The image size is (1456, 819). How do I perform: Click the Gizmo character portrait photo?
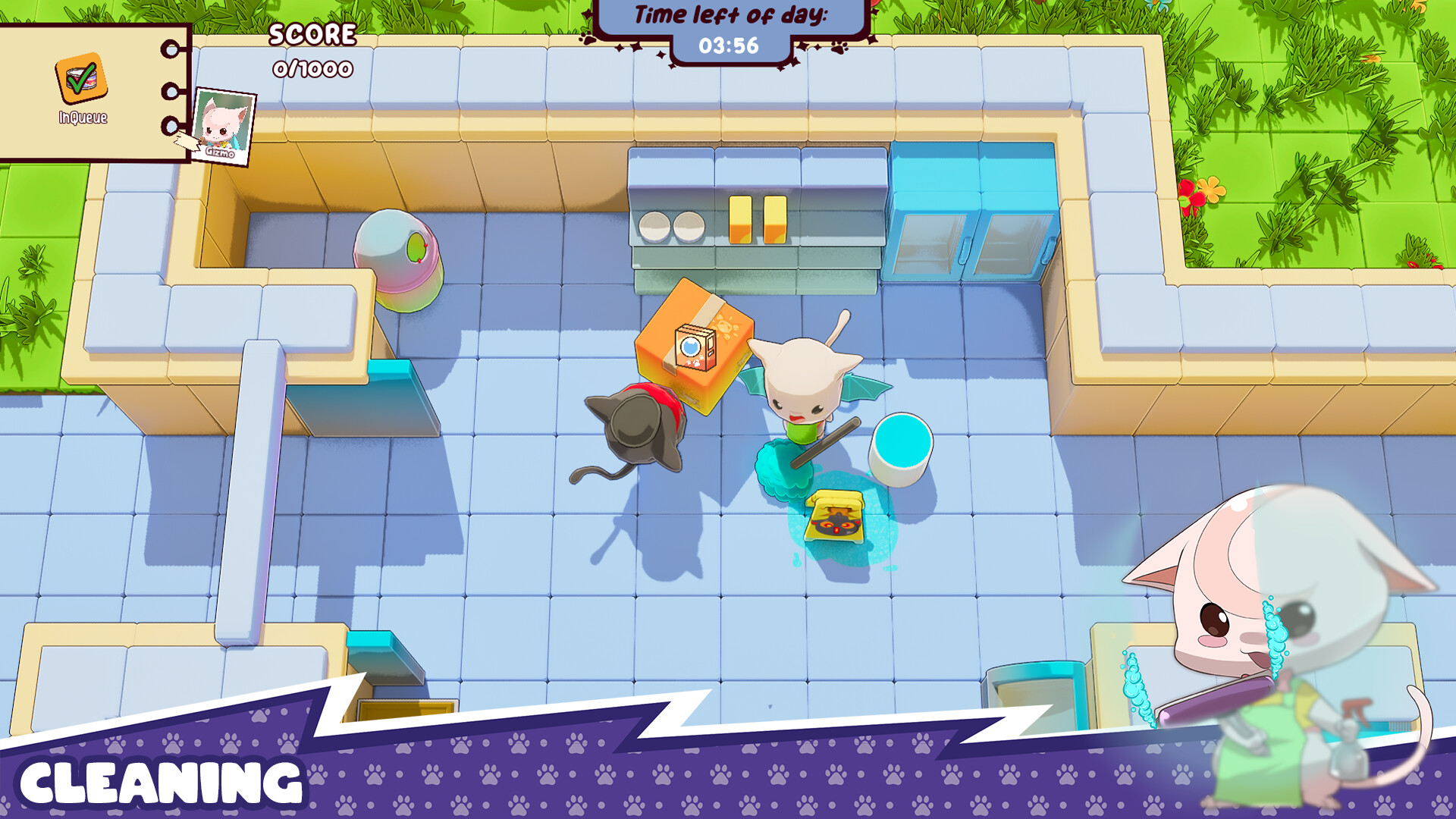coord(224,125)
